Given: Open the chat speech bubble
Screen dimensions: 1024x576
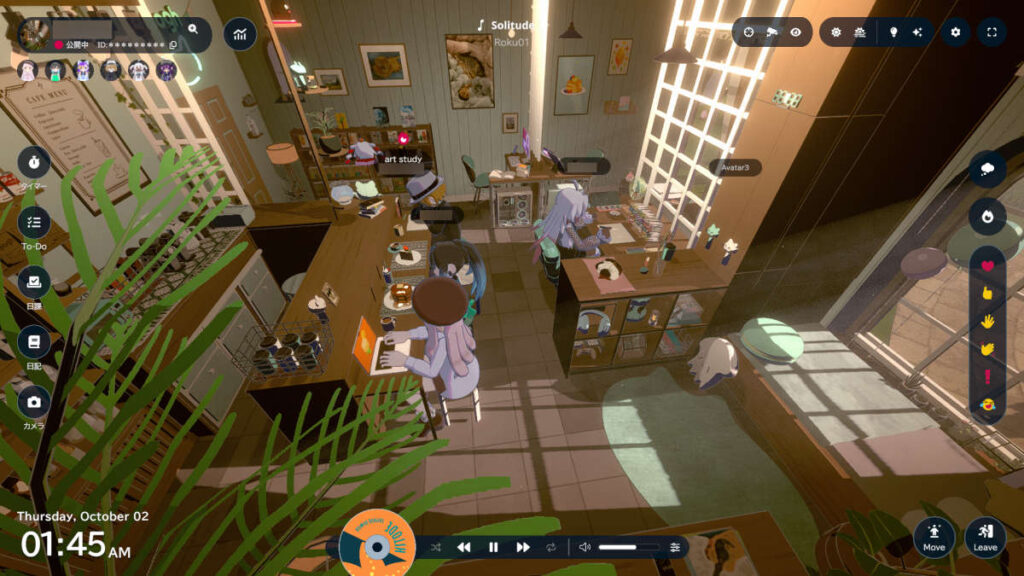Looking at the screenshot, I should pos(988,169).
